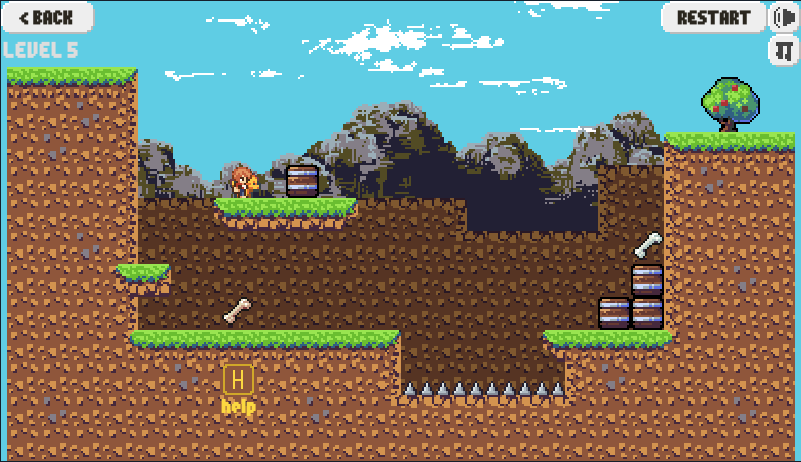Screen dimensions: 801x462
Task: Open the H help button
Action: coord(238,380)
